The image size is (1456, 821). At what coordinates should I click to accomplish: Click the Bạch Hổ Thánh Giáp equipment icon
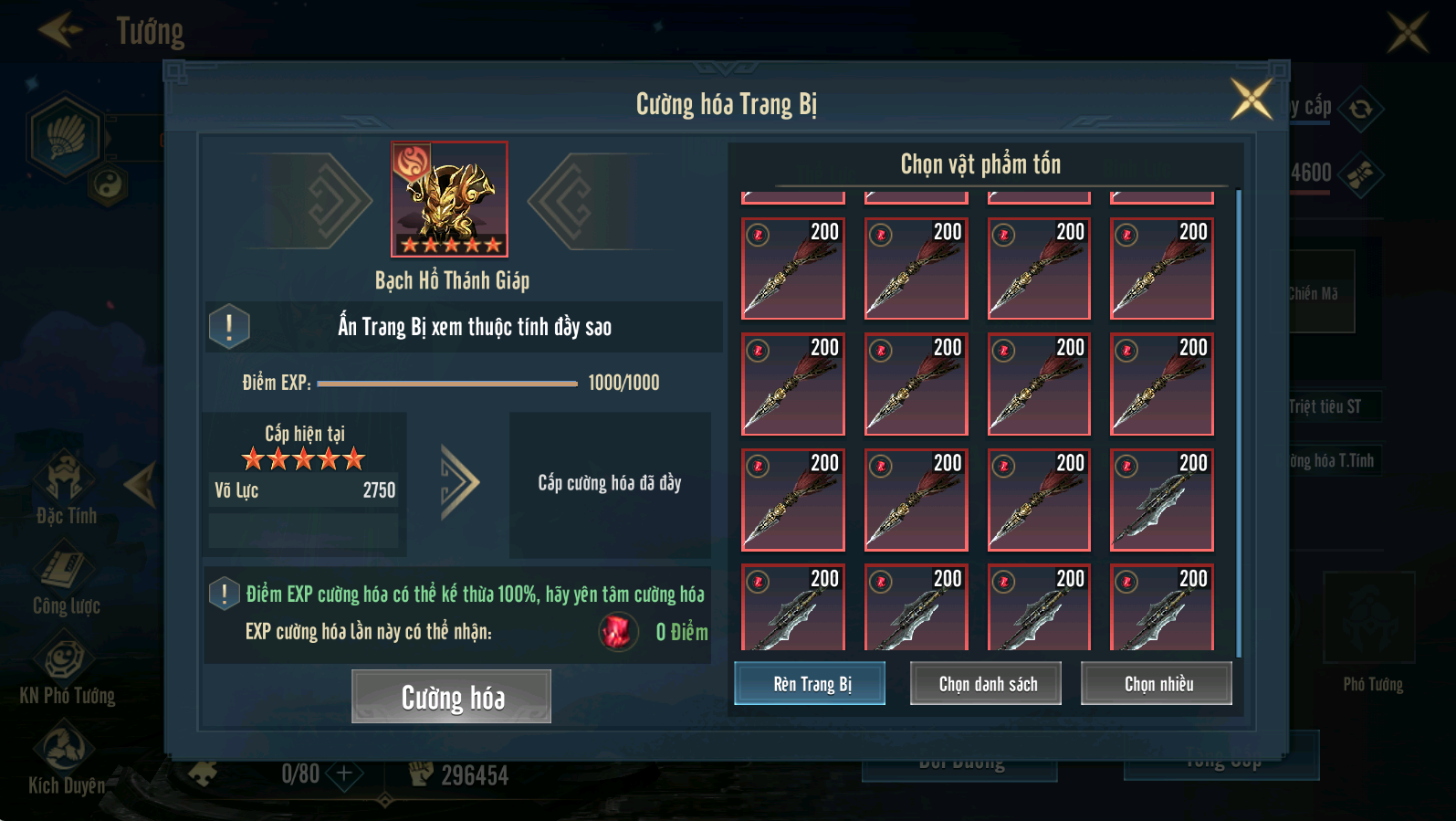pyautogui.click(x=449, y=199)
